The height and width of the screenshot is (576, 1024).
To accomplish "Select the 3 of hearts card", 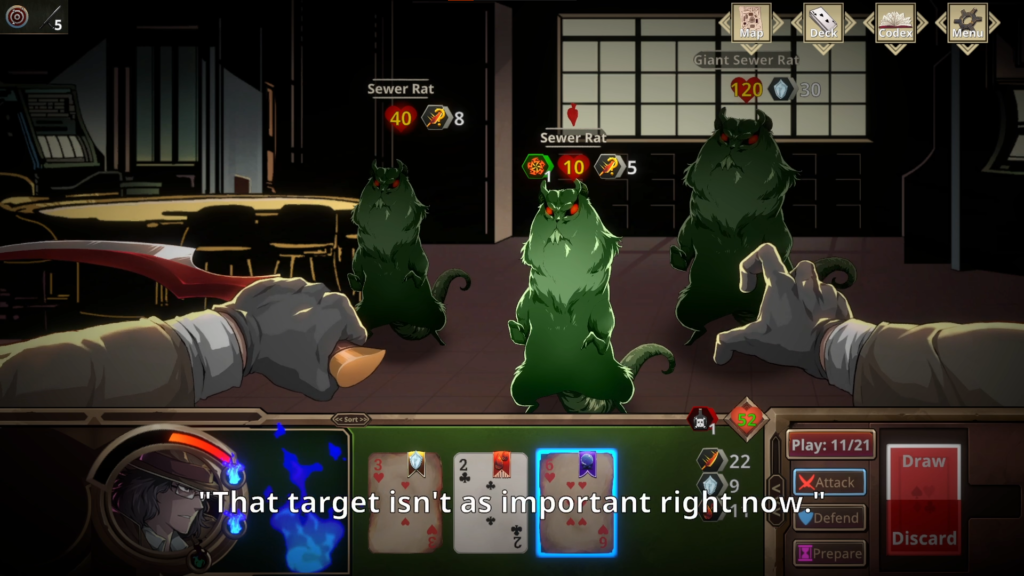I will pos(405,502).
